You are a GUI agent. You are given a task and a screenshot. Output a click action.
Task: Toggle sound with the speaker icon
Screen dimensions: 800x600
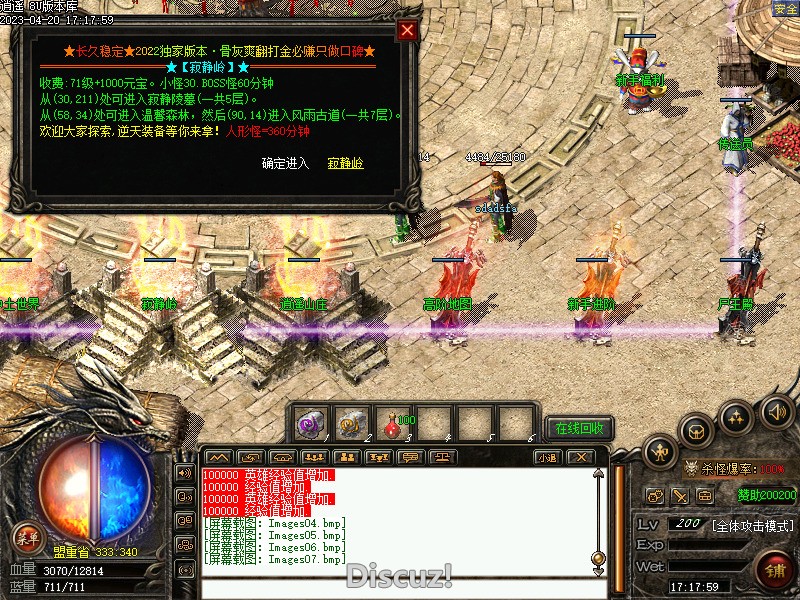tap(777, 411)
